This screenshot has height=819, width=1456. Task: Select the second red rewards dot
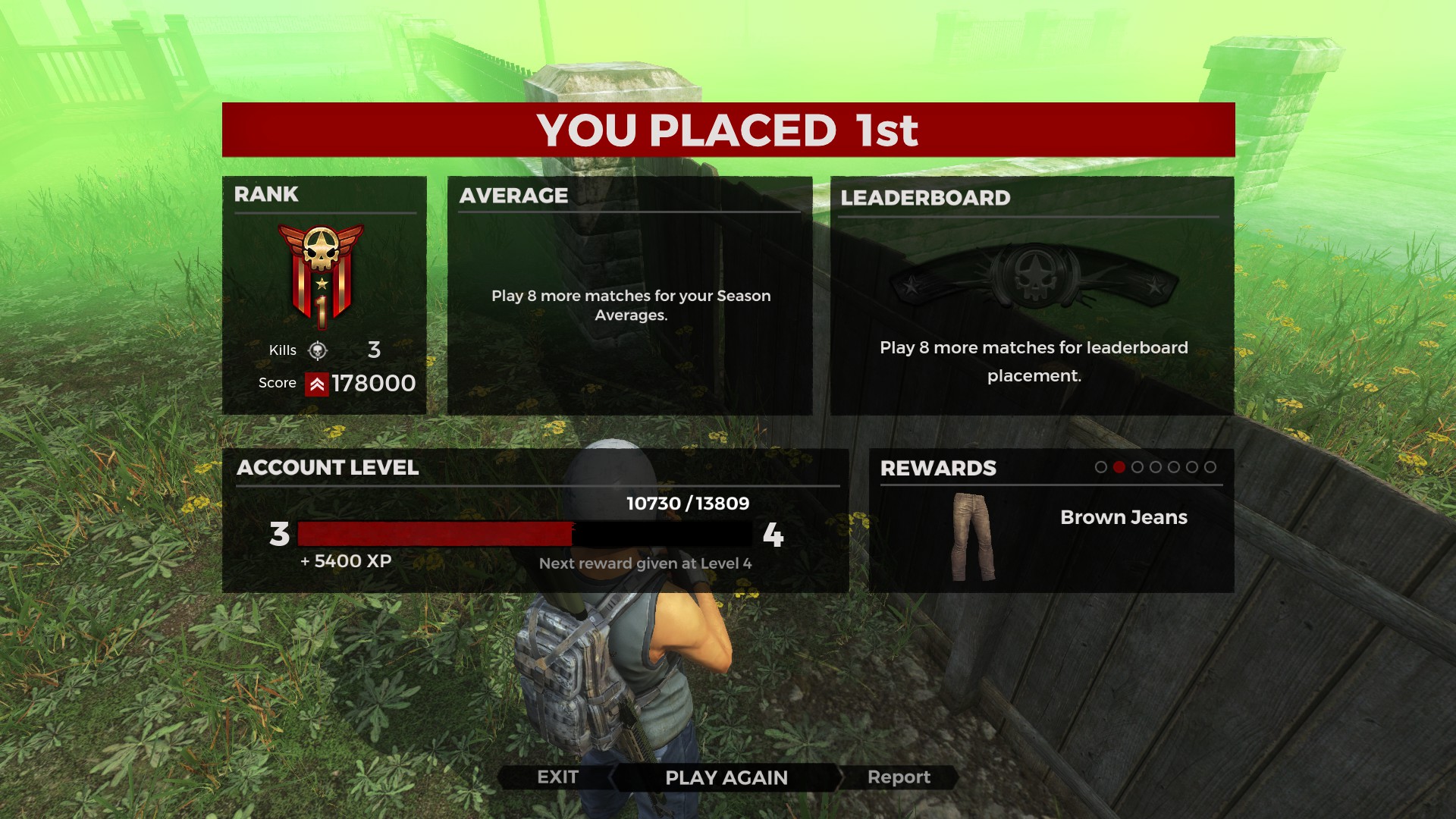[1120, 468]
